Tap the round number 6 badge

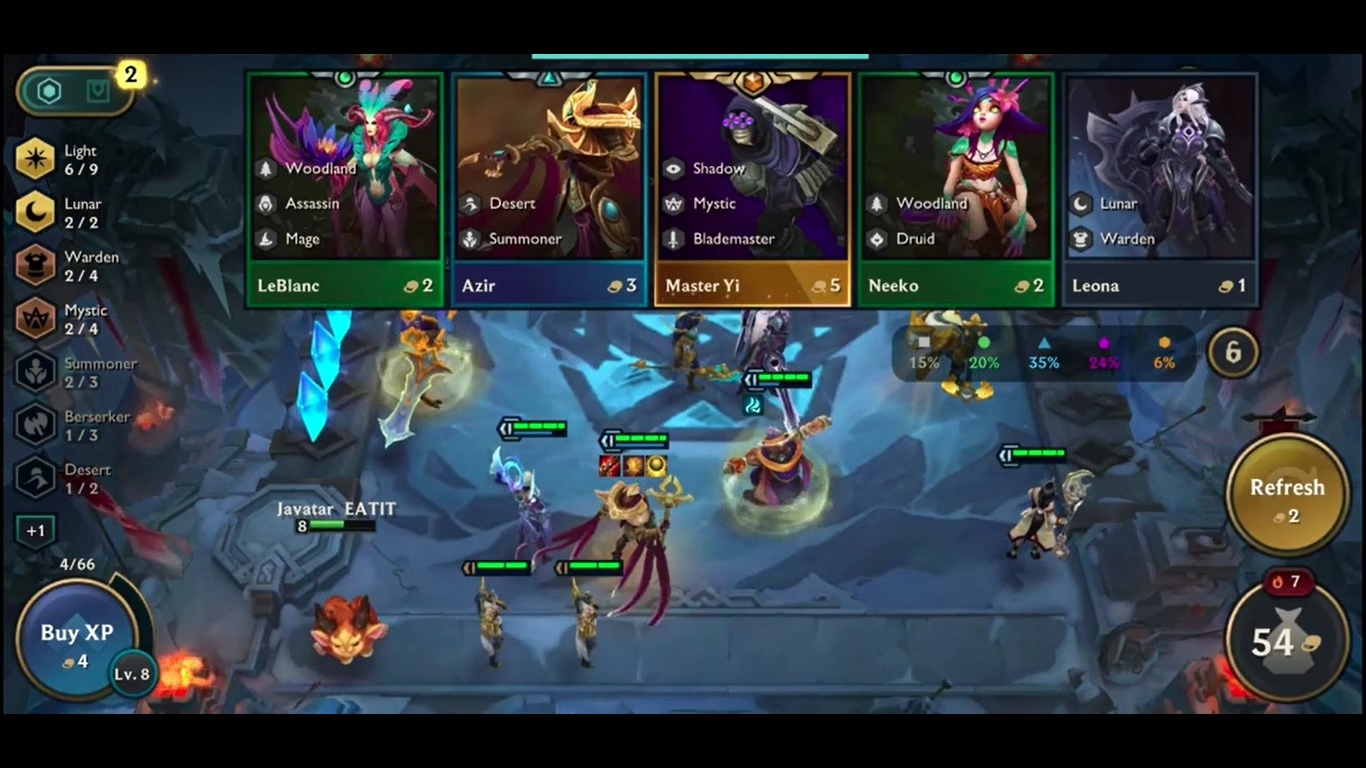click(1233, 352)
